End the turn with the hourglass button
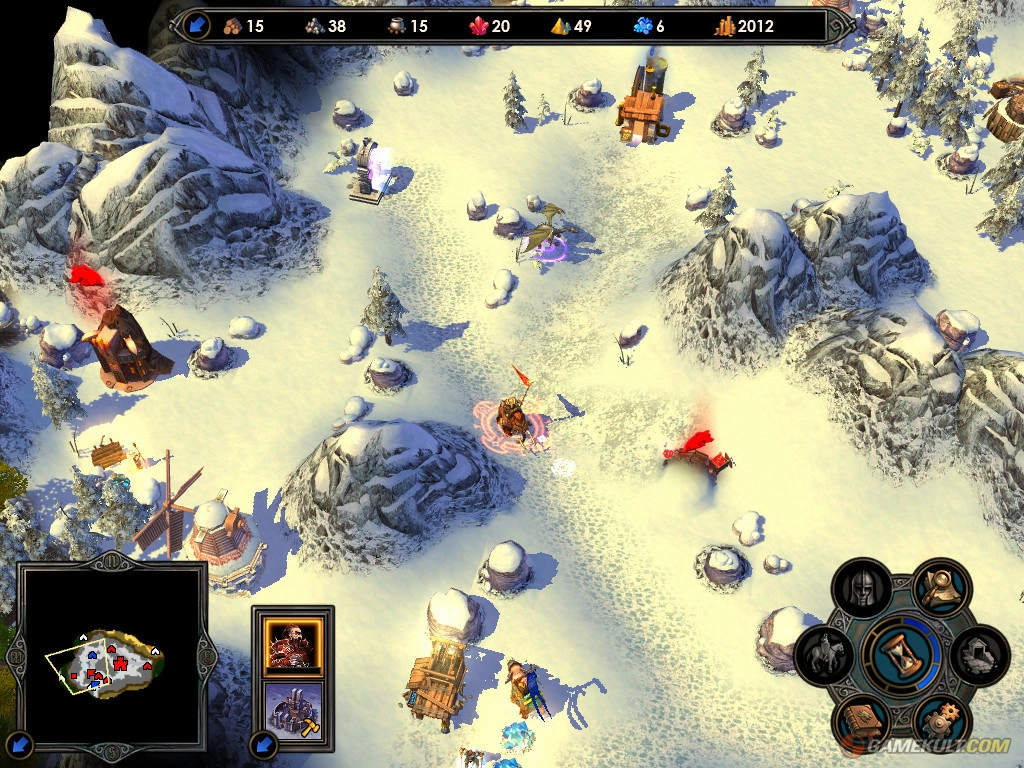The height and width of the screenshot is (768, 1024). [902, 654]
